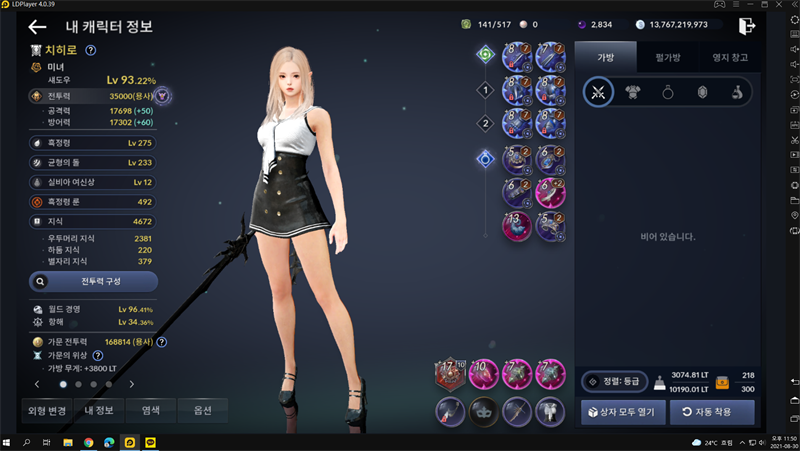
Task: Select the mask costume slot
Action: click(483, 410)
